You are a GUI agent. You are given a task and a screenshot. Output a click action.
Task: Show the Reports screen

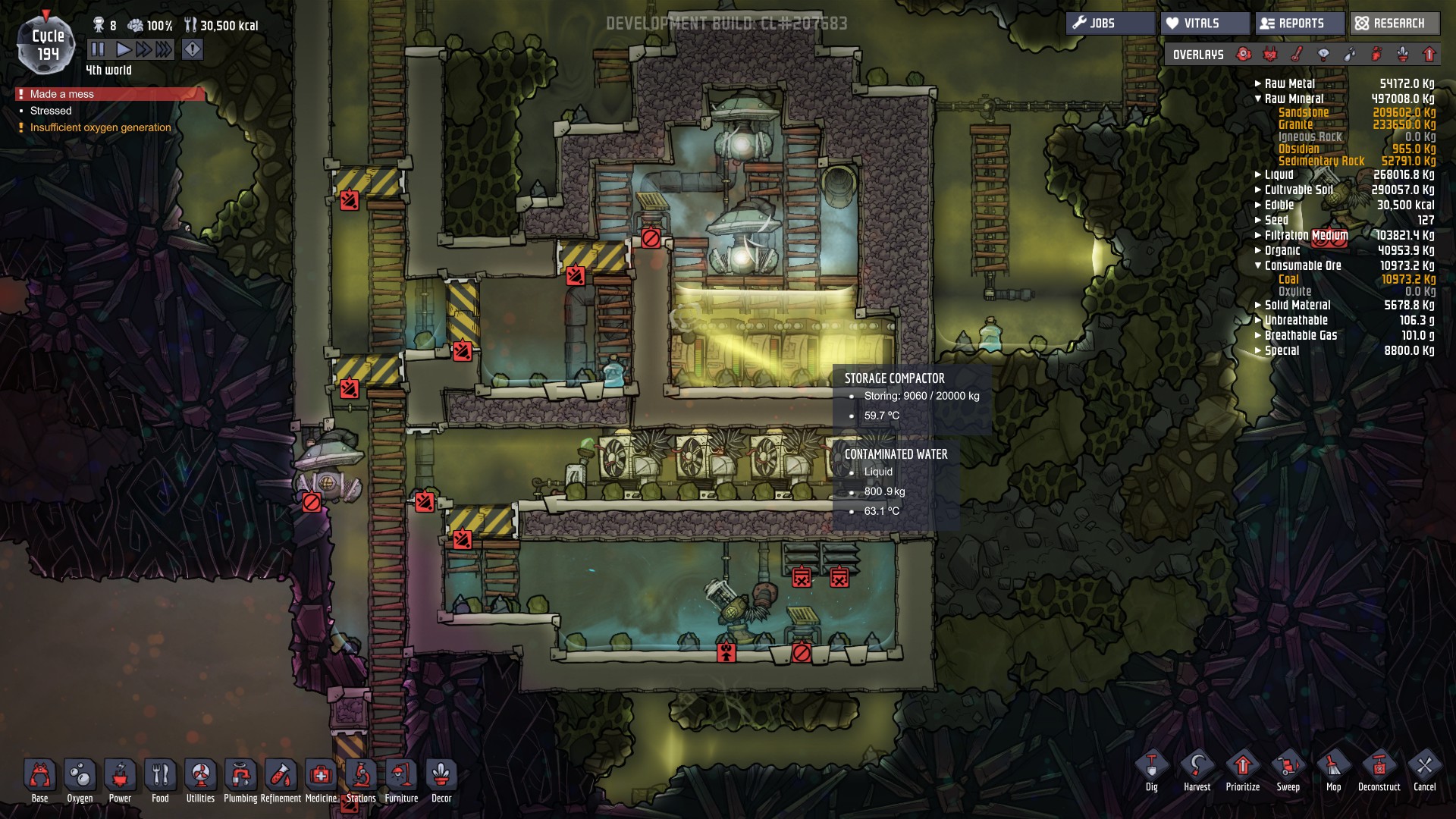[x=1300, y=24]
